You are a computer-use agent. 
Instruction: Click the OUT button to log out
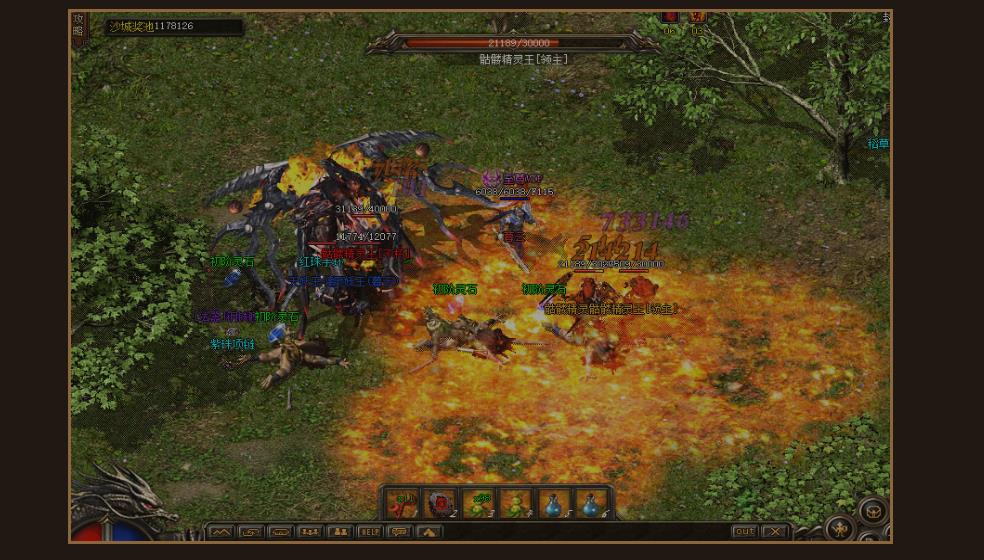744,532
